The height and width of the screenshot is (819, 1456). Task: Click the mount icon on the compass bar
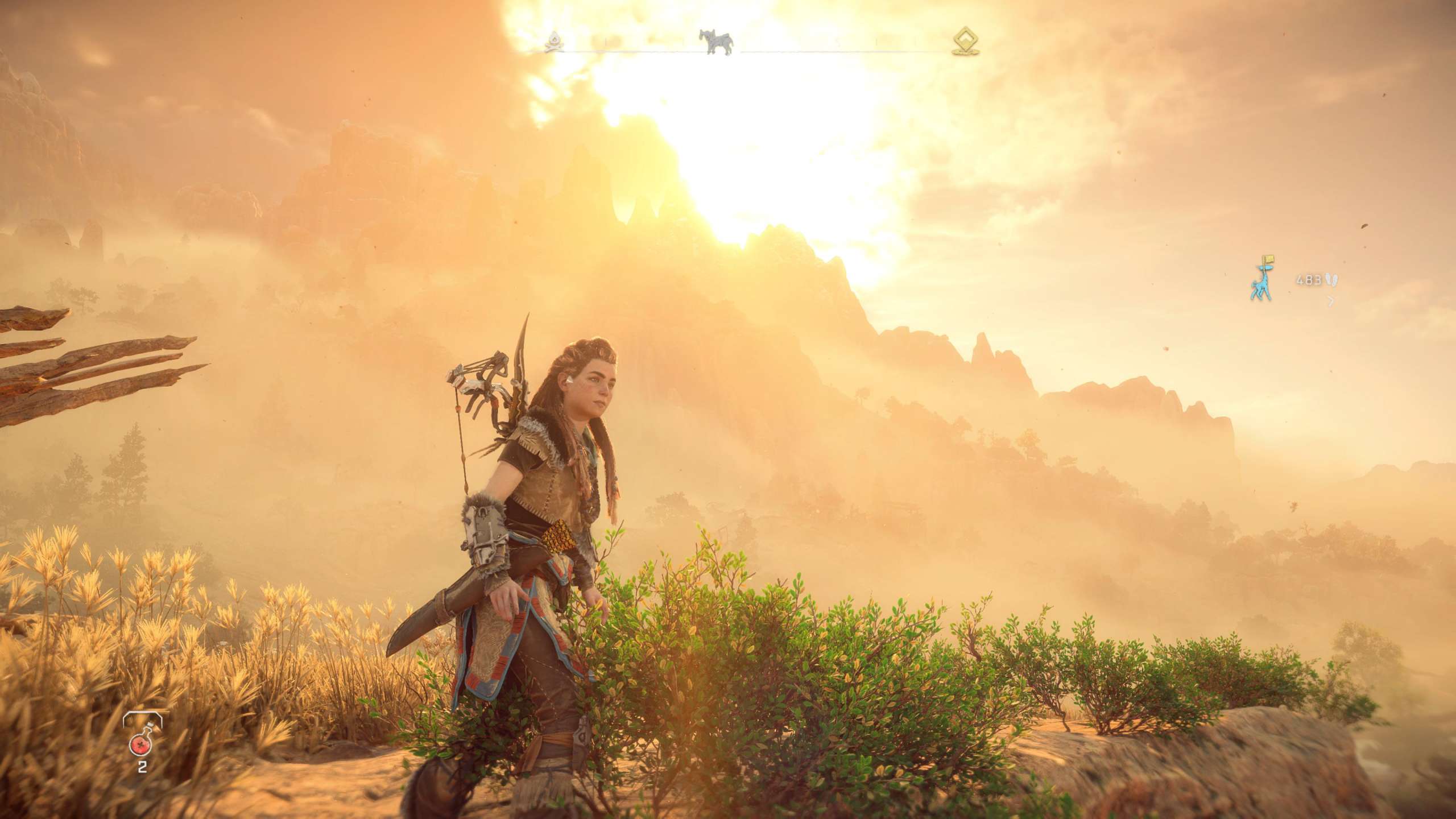[x=716, y=41]
